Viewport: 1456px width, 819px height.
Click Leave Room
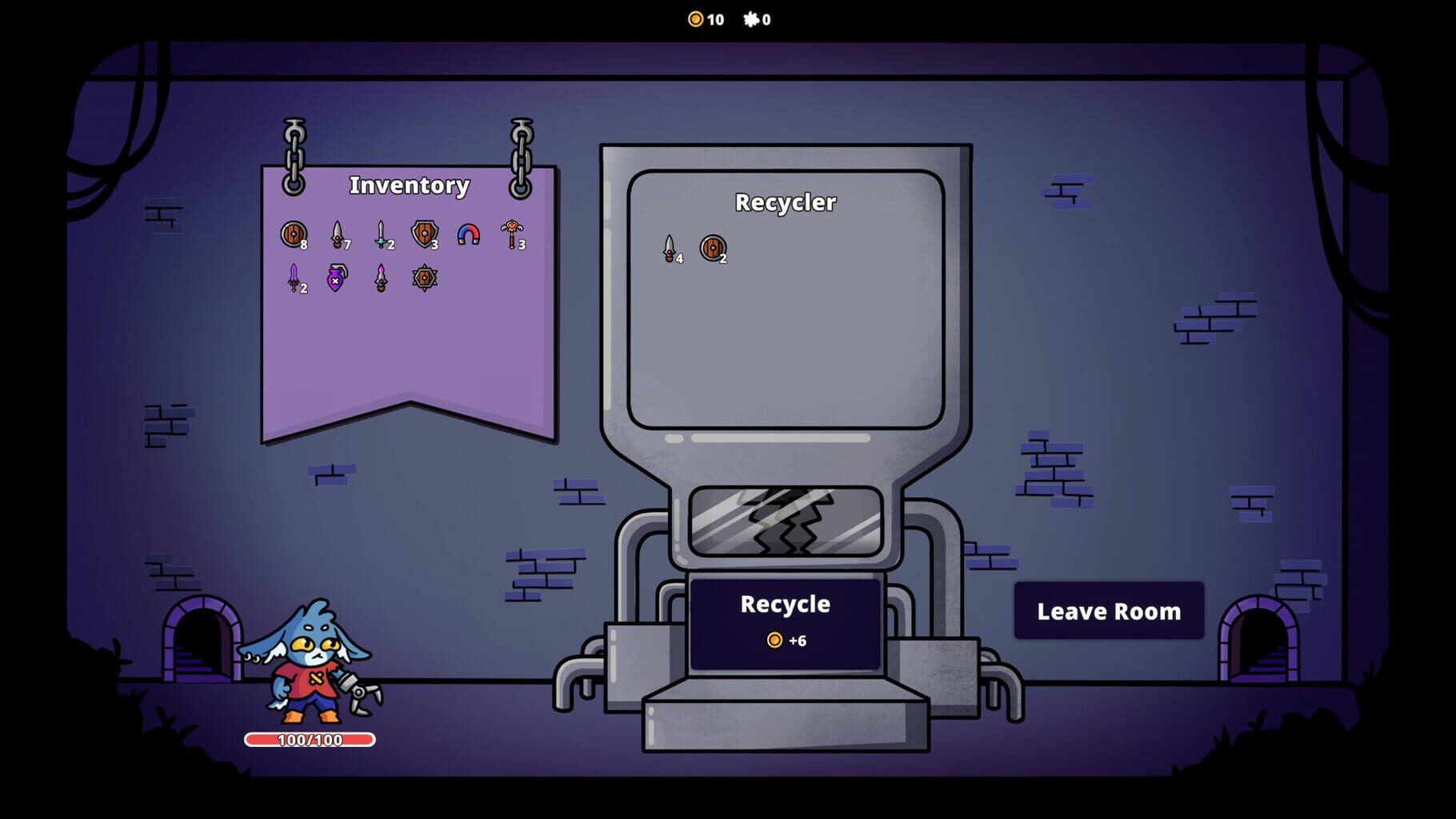pos(1109,611)
